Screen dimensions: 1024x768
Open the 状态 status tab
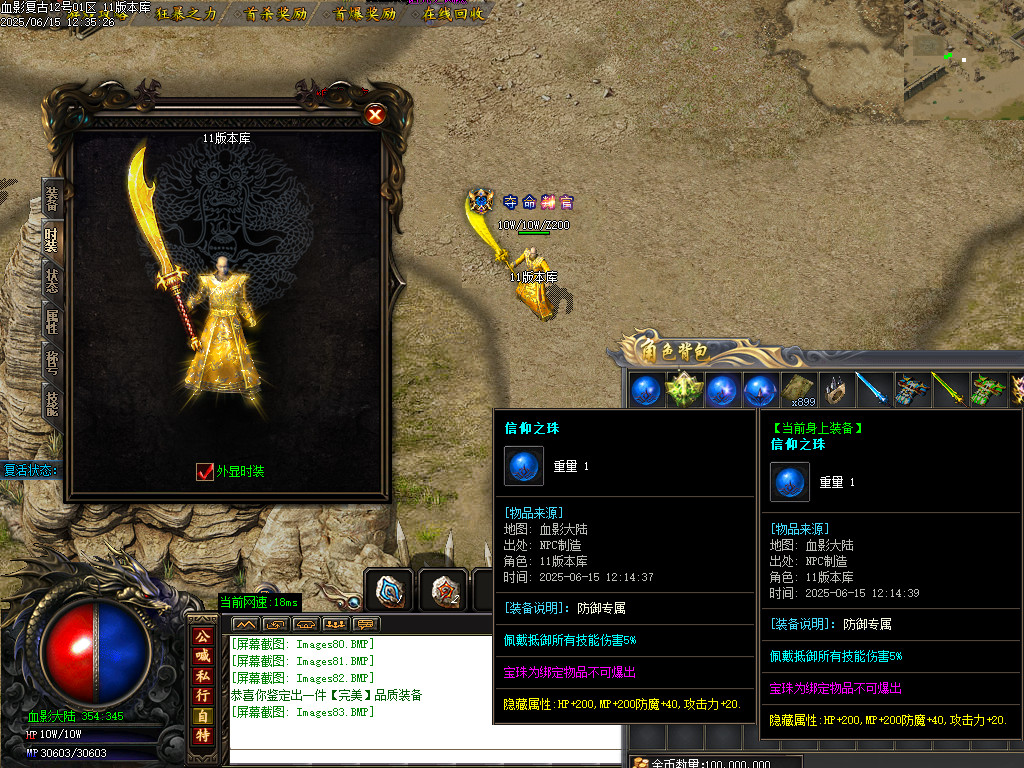coord(52,280)
